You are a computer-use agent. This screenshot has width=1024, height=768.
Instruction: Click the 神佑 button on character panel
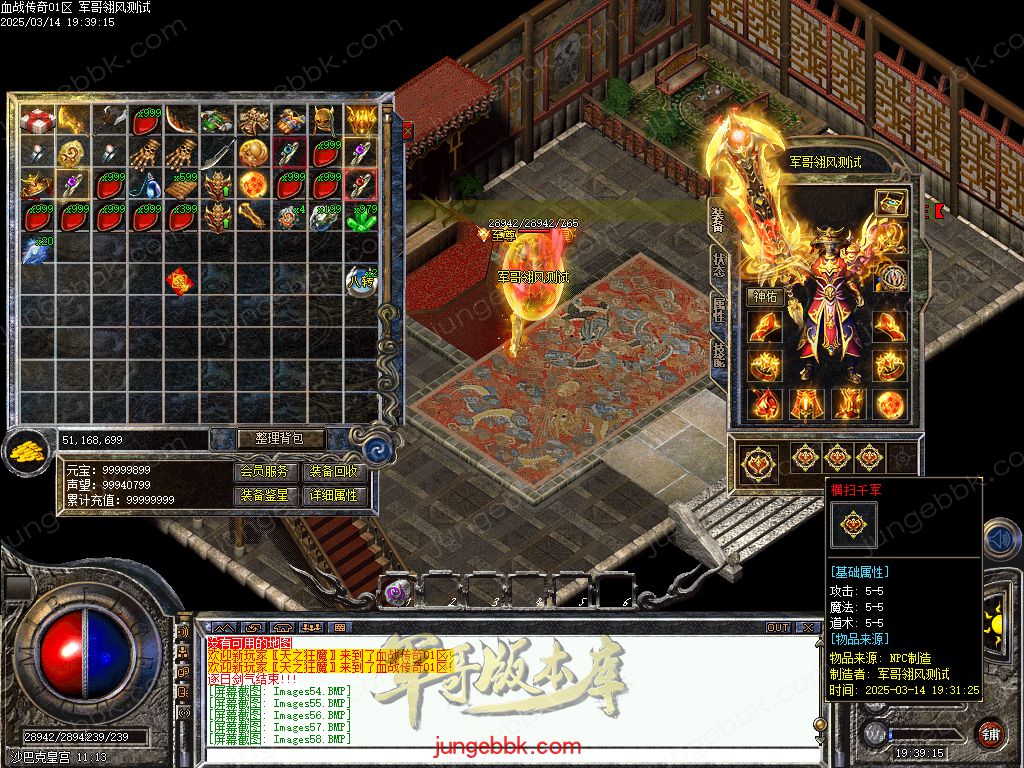[764, 297]
